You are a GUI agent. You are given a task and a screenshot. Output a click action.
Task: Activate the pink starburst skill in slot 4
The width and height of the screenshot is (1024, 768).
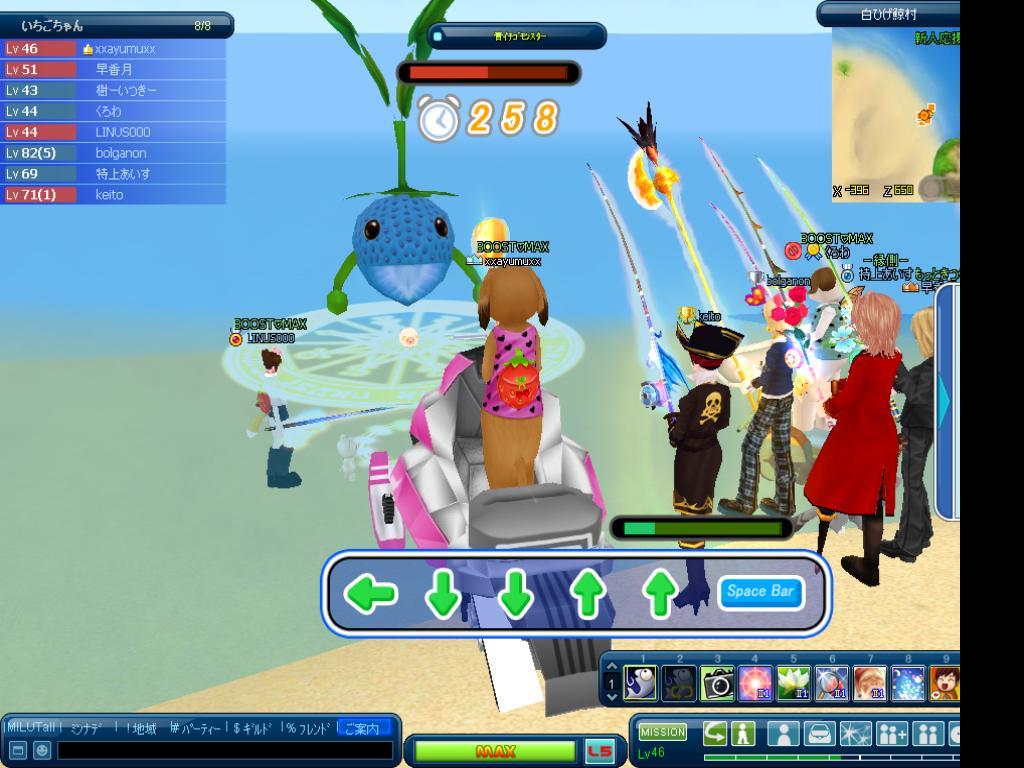(x=755, y=683)
